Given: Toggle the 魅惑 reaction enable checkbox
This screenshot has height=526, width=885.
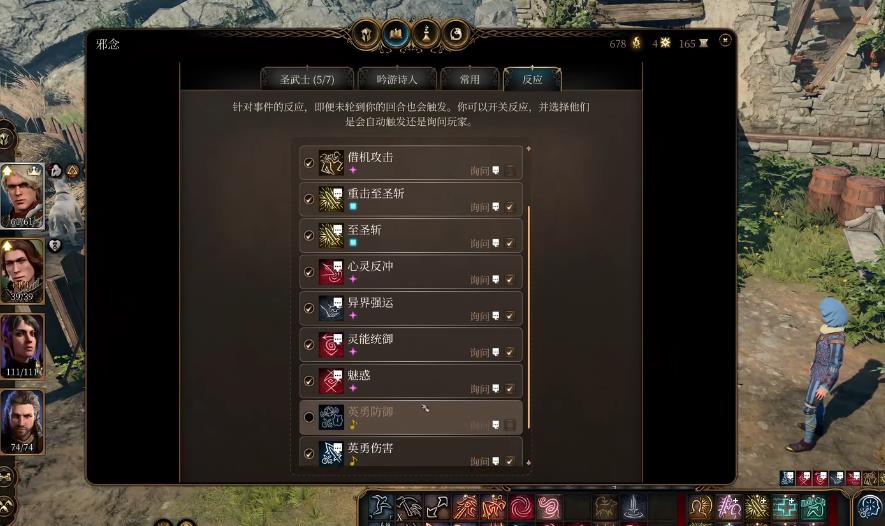Looking at the screenshot, I should pyautogui.click(x=309, y=381).
